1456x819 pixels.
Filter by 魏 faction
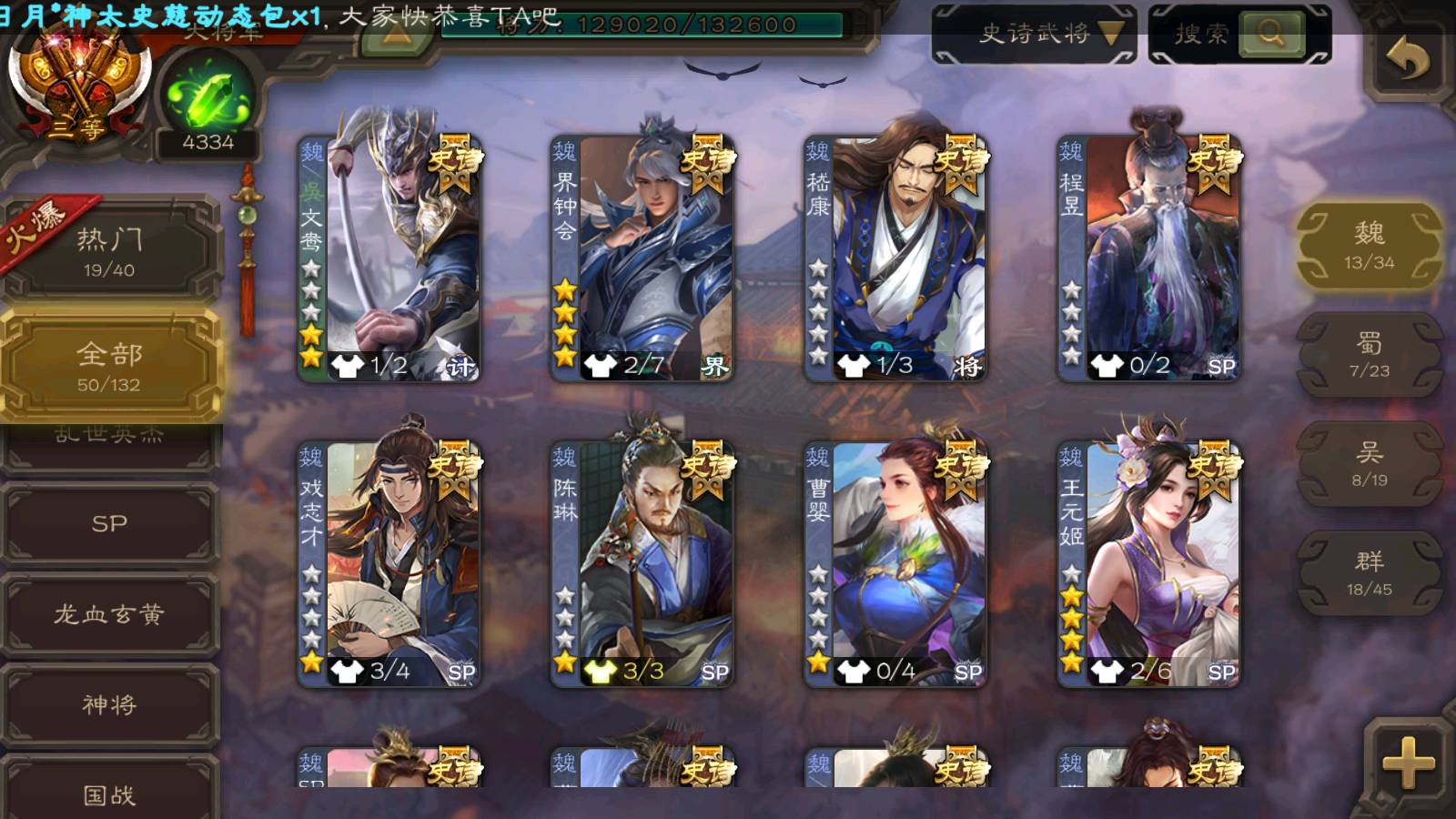click(1369, 246)
